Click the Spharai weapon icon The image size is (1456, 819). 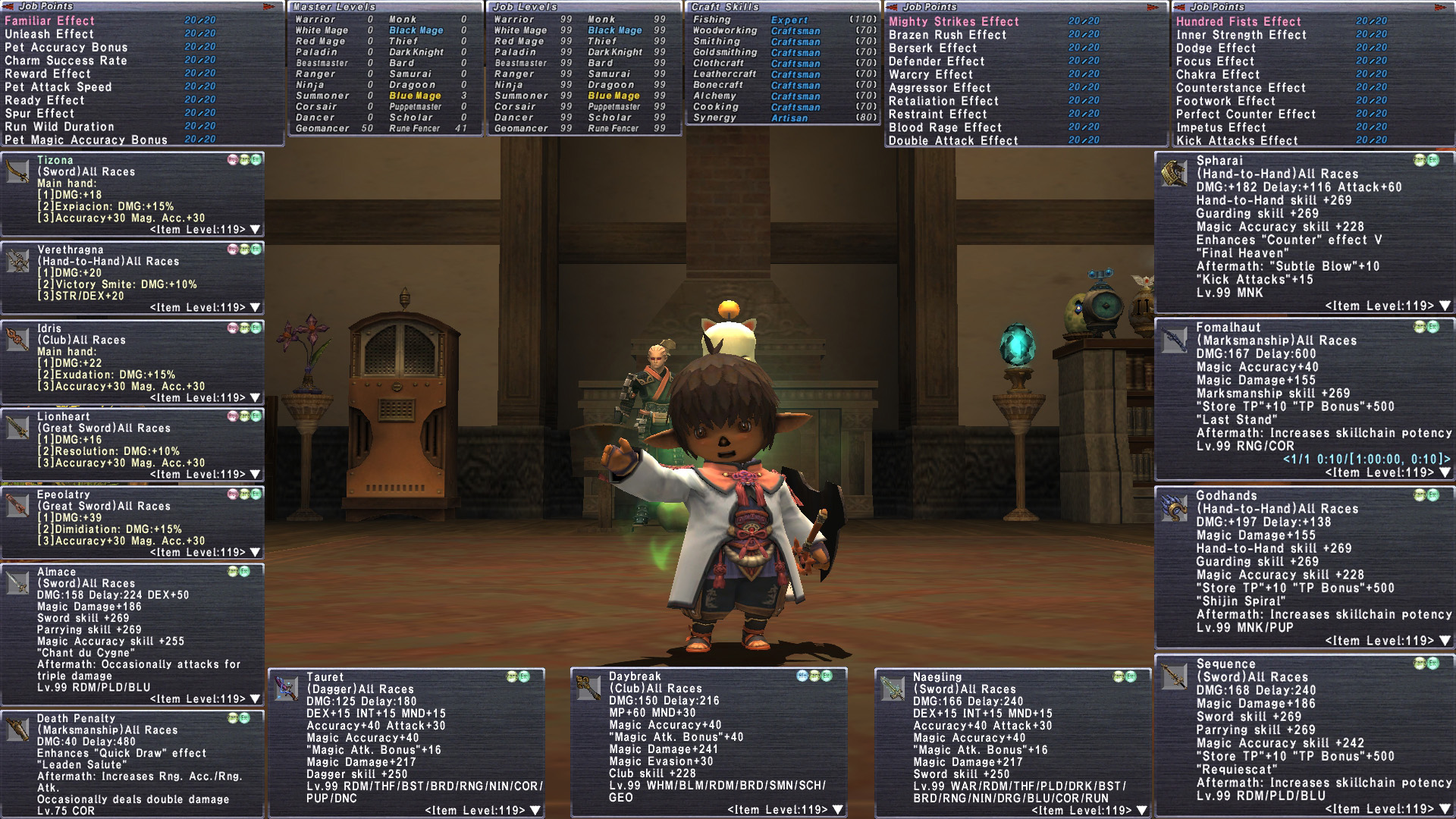(1174, 174)
